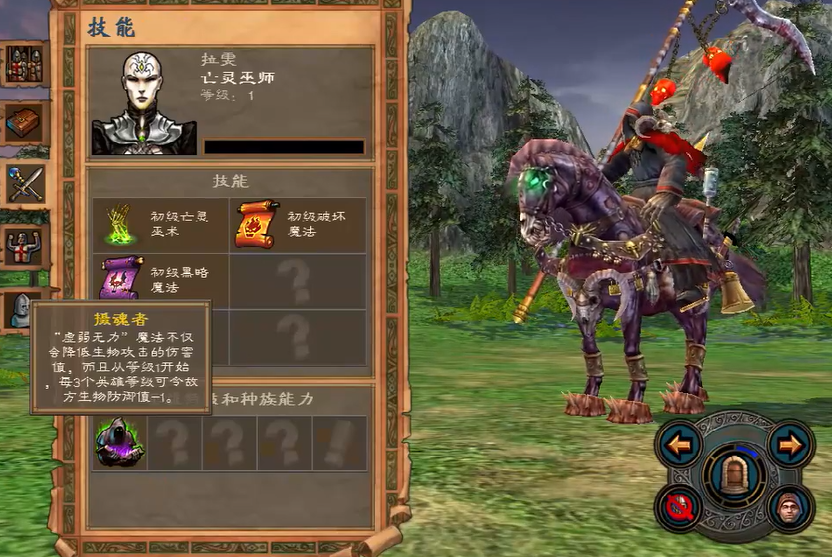Go to the next hero with right arrow
This screenshot has width=832, height=557.
tap(790, 443)
